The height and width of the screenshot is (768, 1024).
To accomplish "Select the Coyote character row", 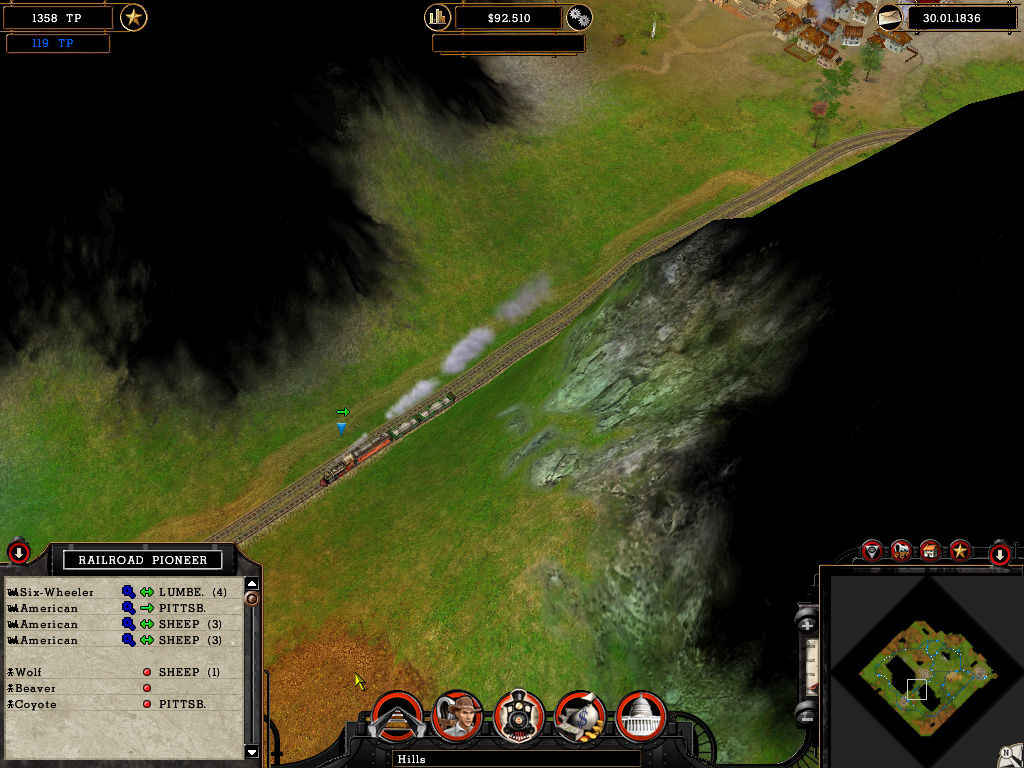I will tap(36, 704).
